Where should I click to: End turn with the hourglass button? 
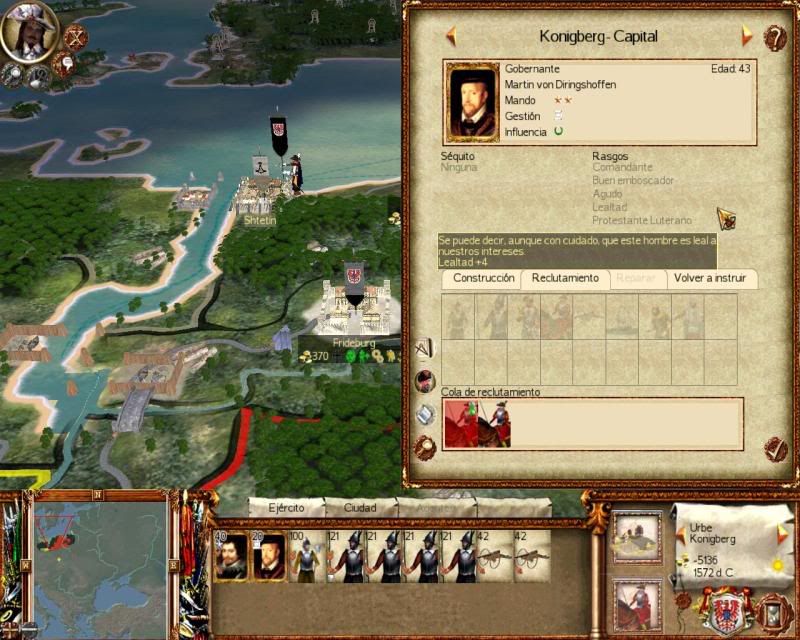click(773, 609)
